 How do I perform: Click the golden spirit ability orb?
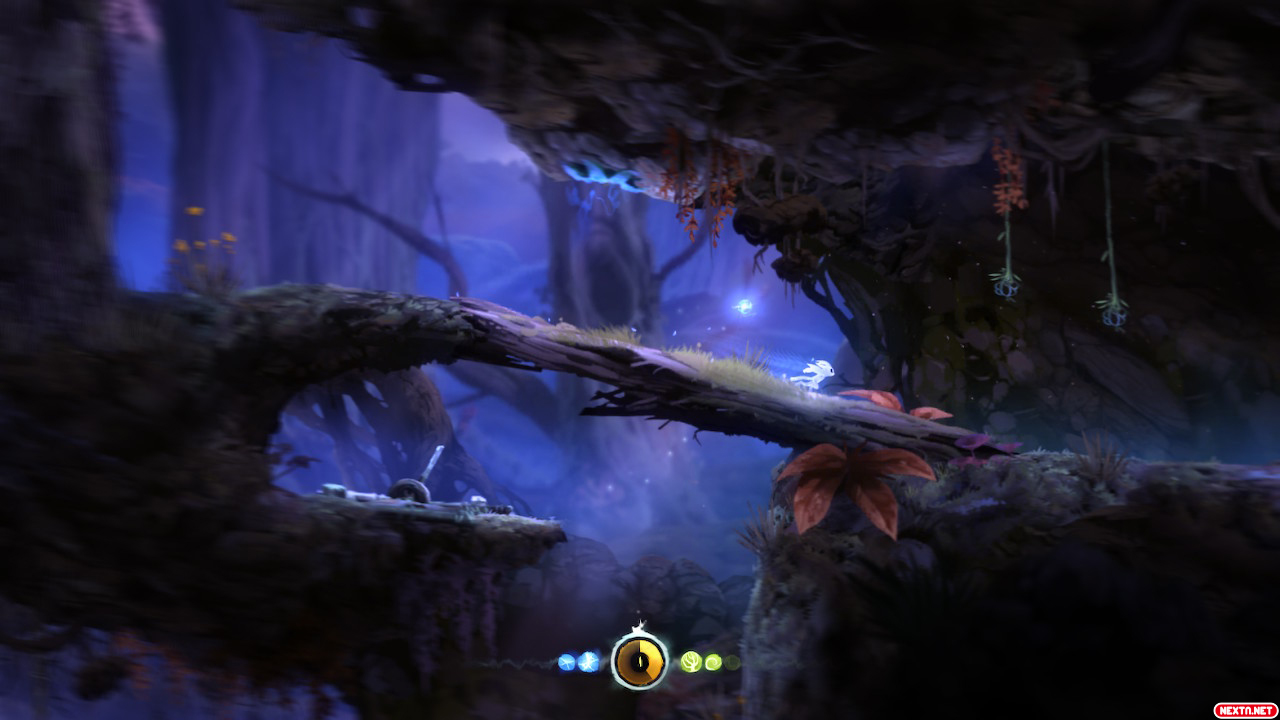(x=640, y=660)
